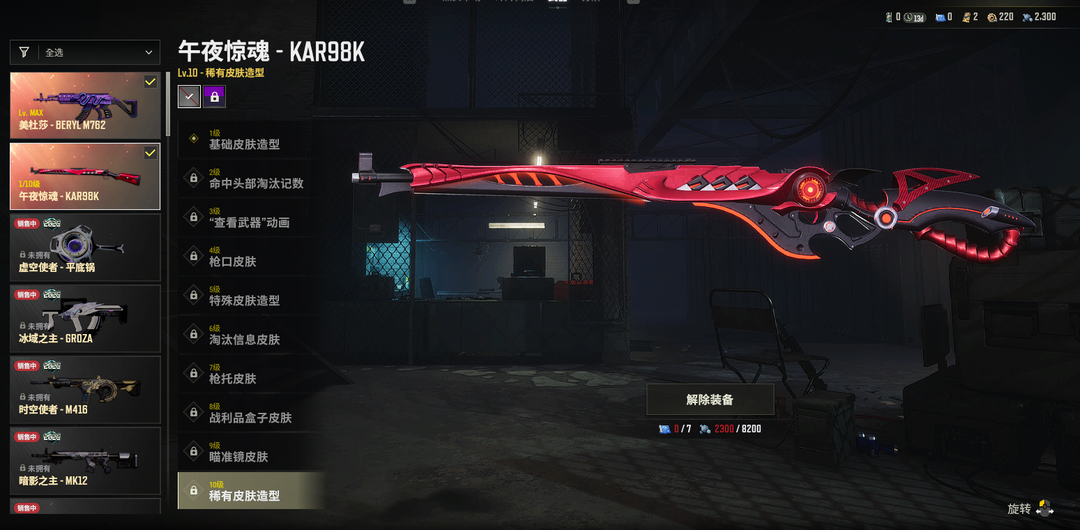
Task: Pick the 暗影之主 MK12 skin
Action: click(x=85, y=460)
